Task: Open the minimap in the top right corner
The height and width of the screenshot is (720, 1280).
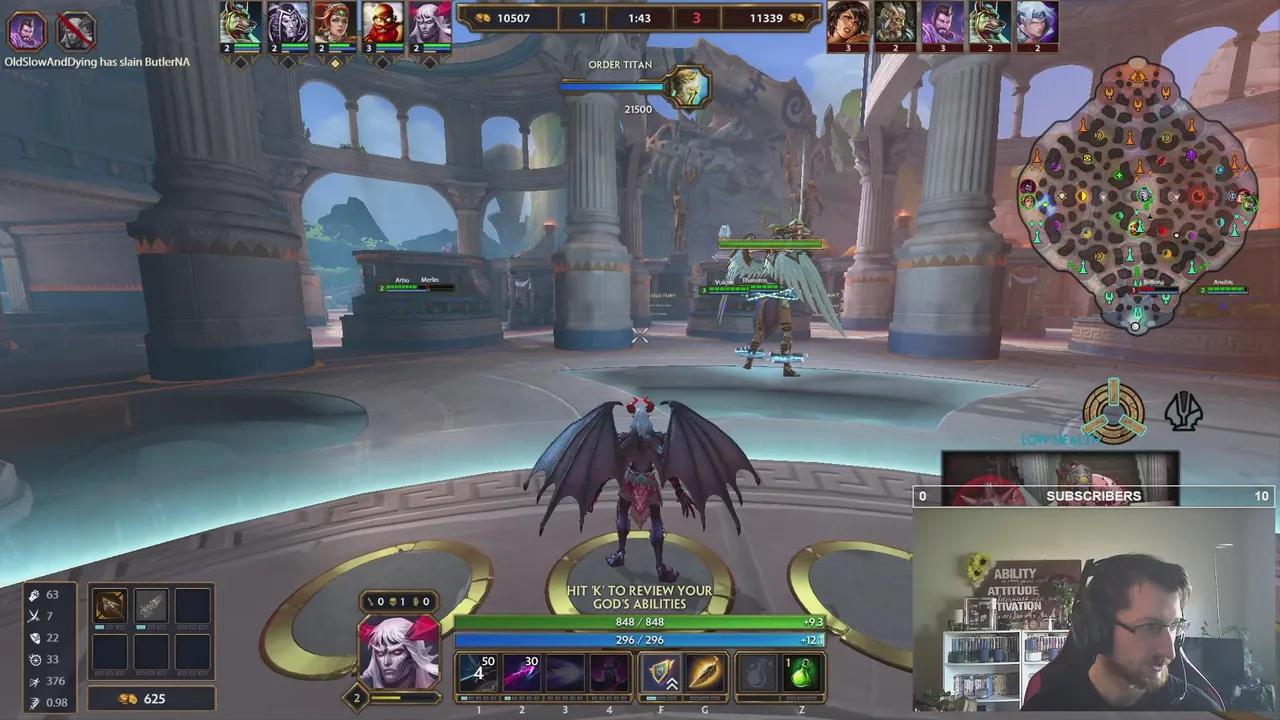Action: point(1140,195)
